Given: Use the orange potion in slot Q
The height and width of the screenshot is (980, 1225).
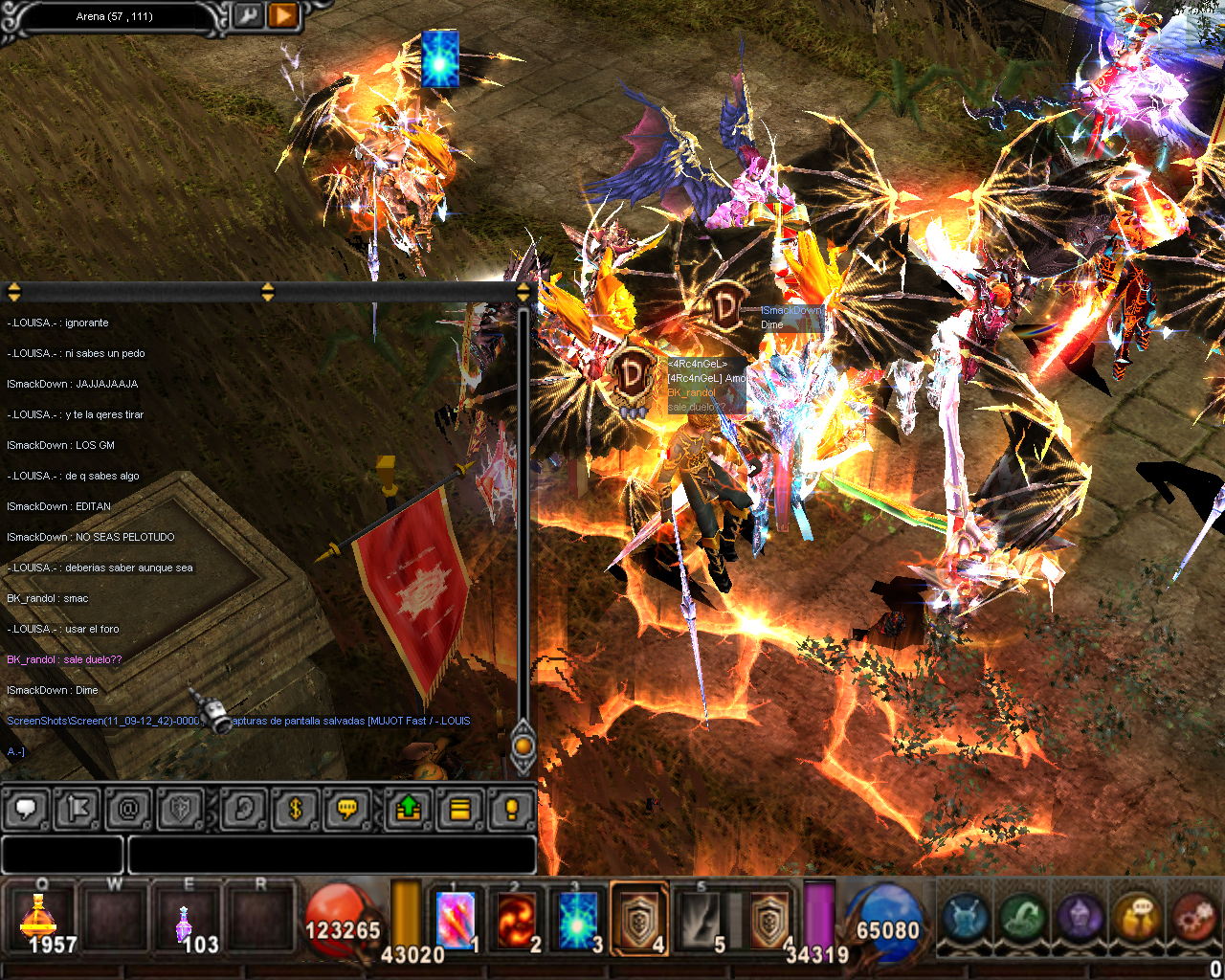Looking at the screenshot, I should coord(39,921).
